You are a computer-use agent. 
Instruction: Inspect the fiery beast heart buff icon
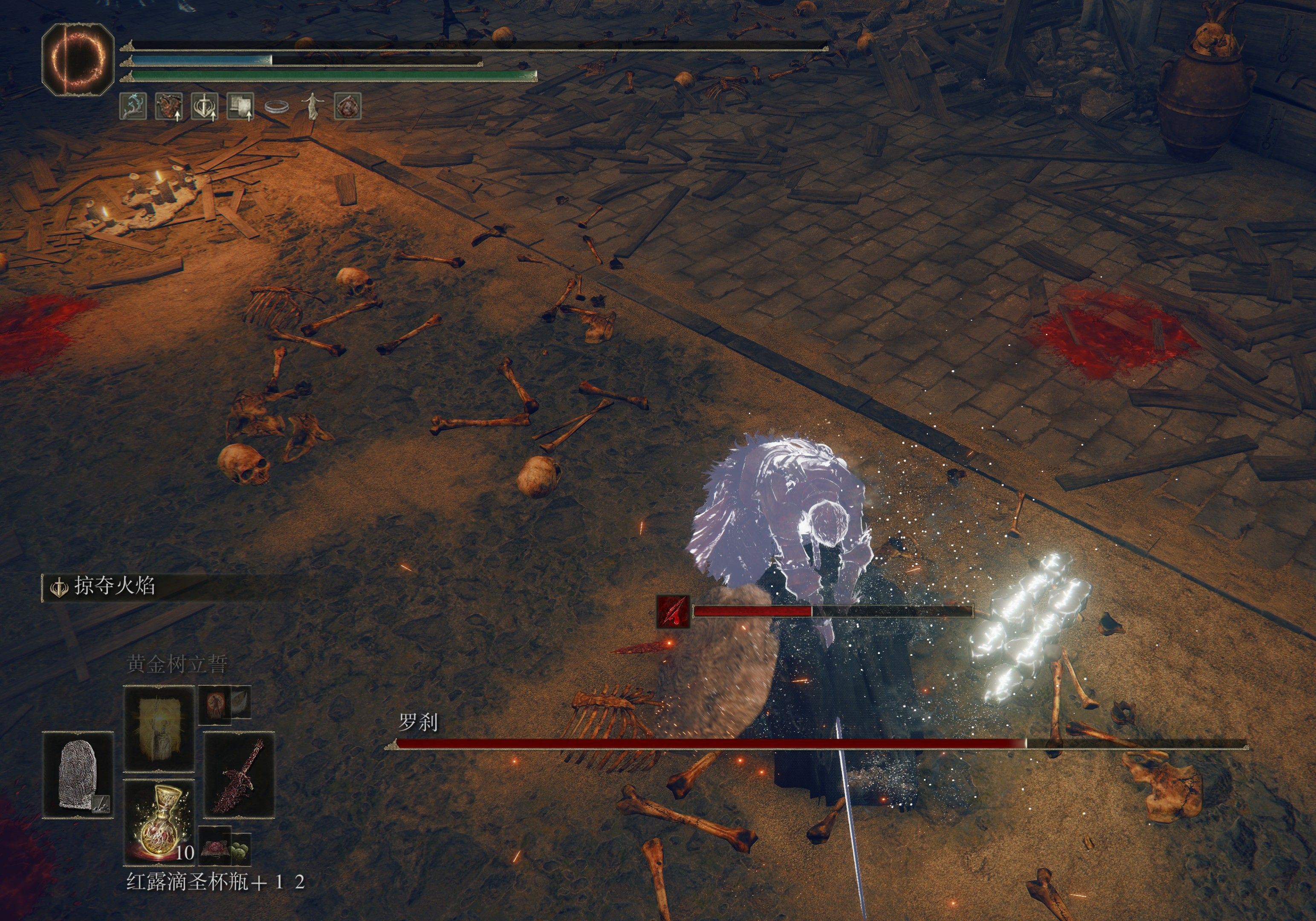click(x=168, y=107)
